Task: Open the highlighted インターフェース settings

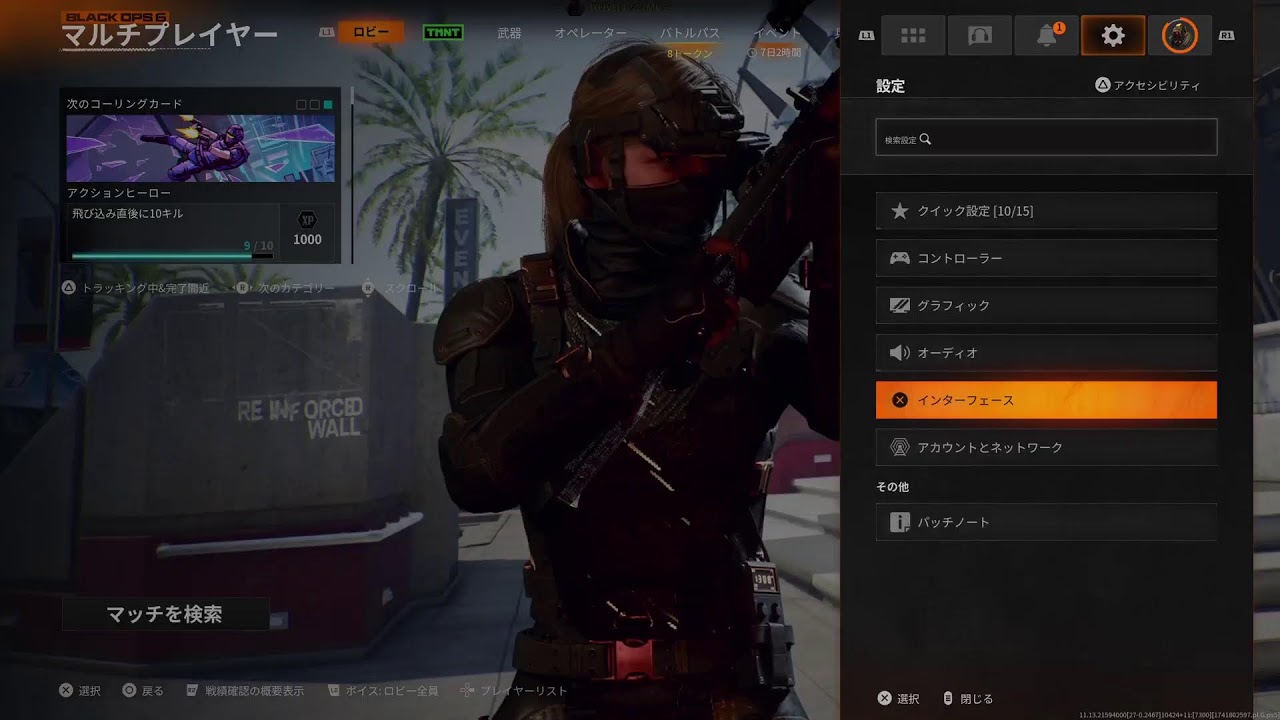Action: point(1046,400)
